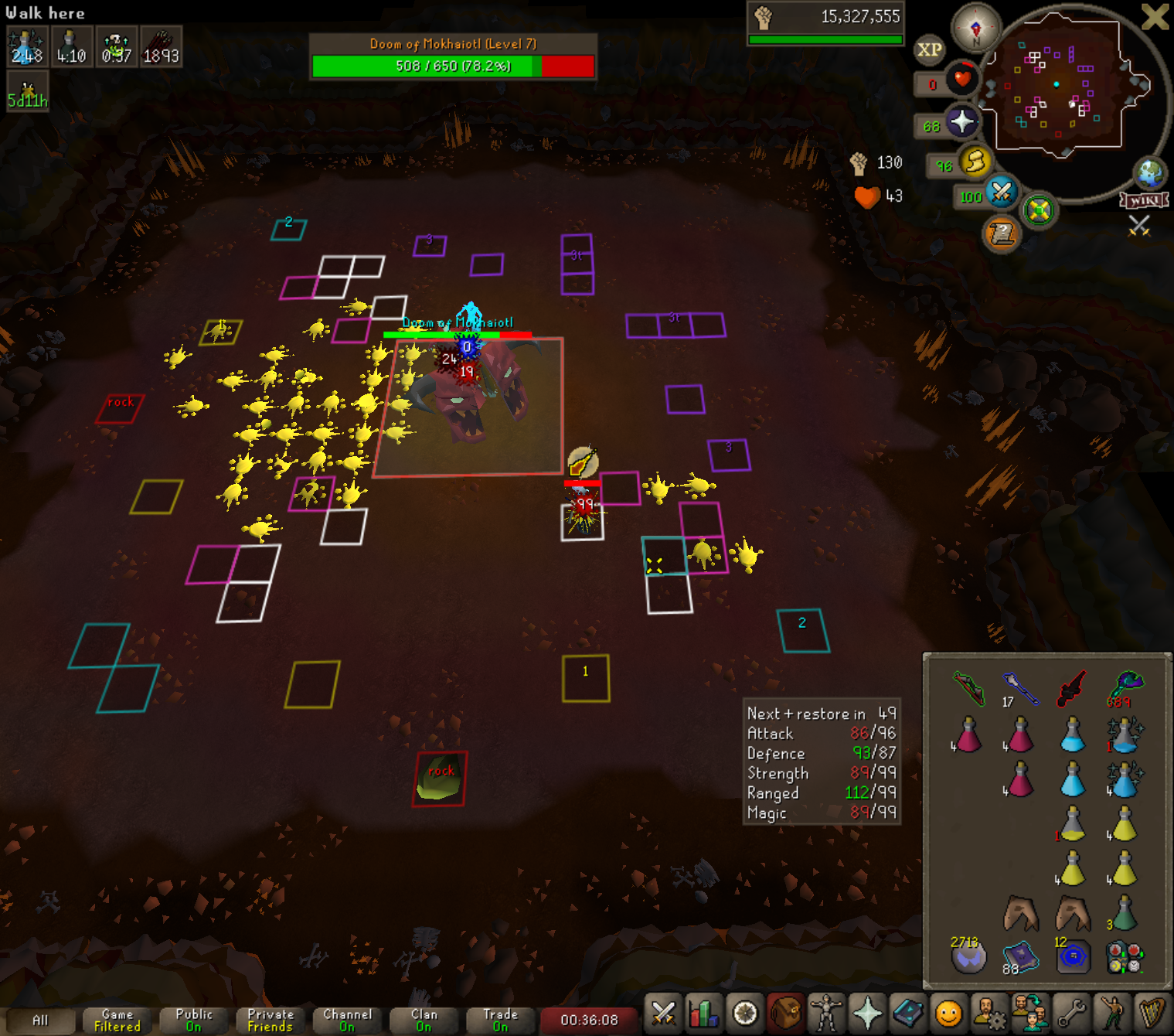Viewport: 1174px width, 1036px height.
Task: Activate the Quick-prayers orb
Action: coord(961,122)
